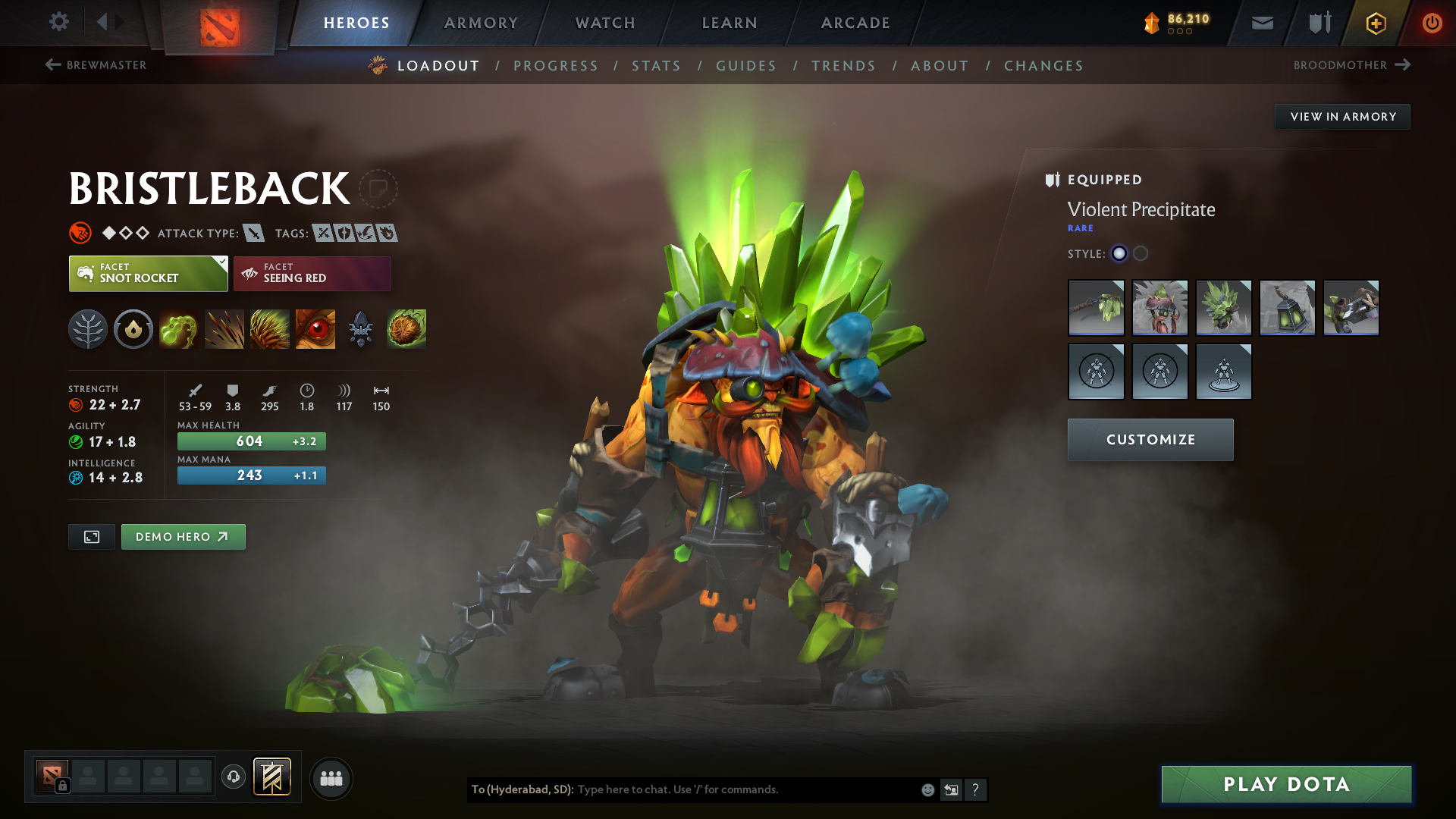
Task: Expand hero preview via fullscreen icon
Action: (91, 536)
